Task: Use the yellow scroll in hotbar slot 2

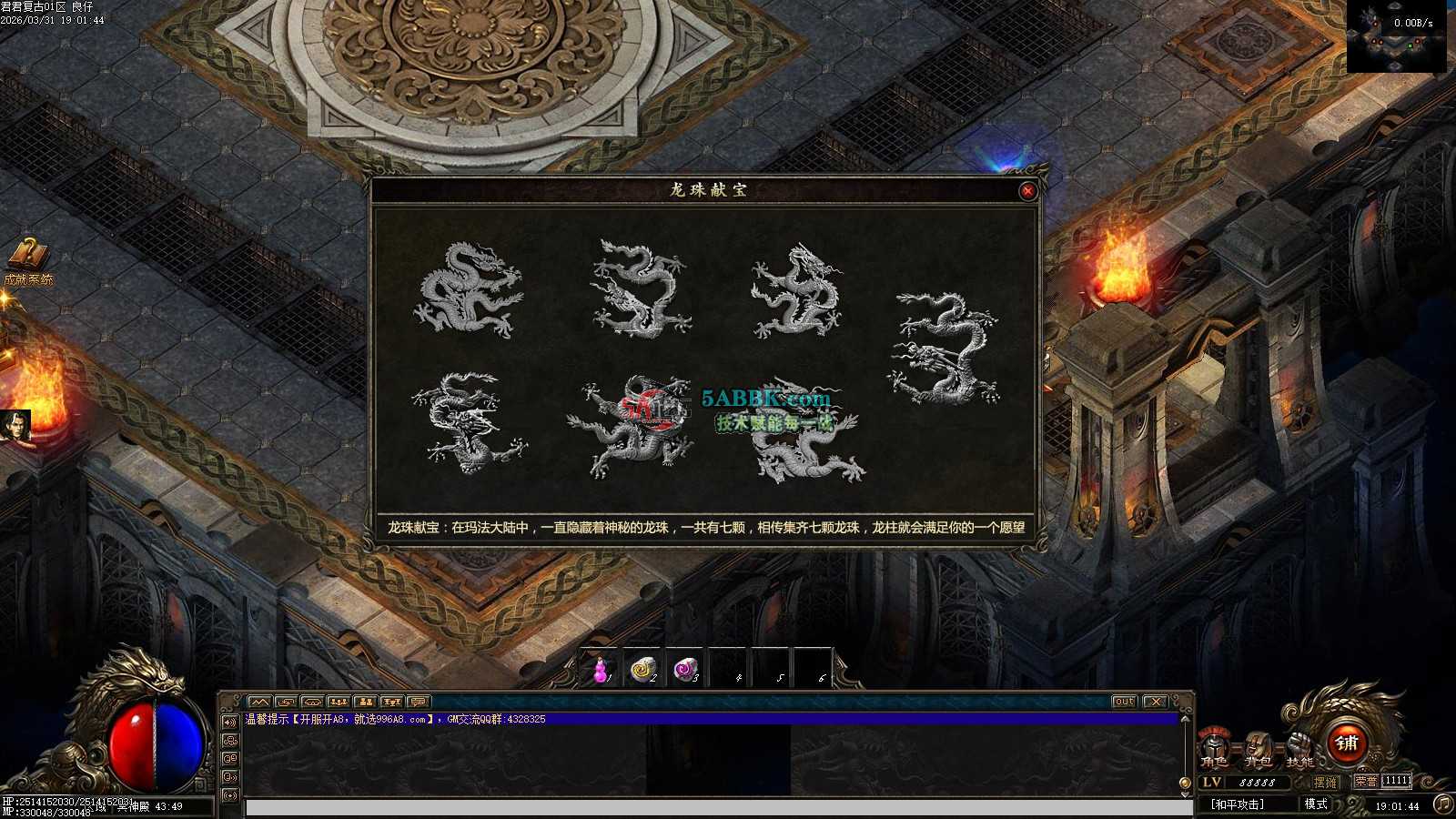Action: point(643,671)
